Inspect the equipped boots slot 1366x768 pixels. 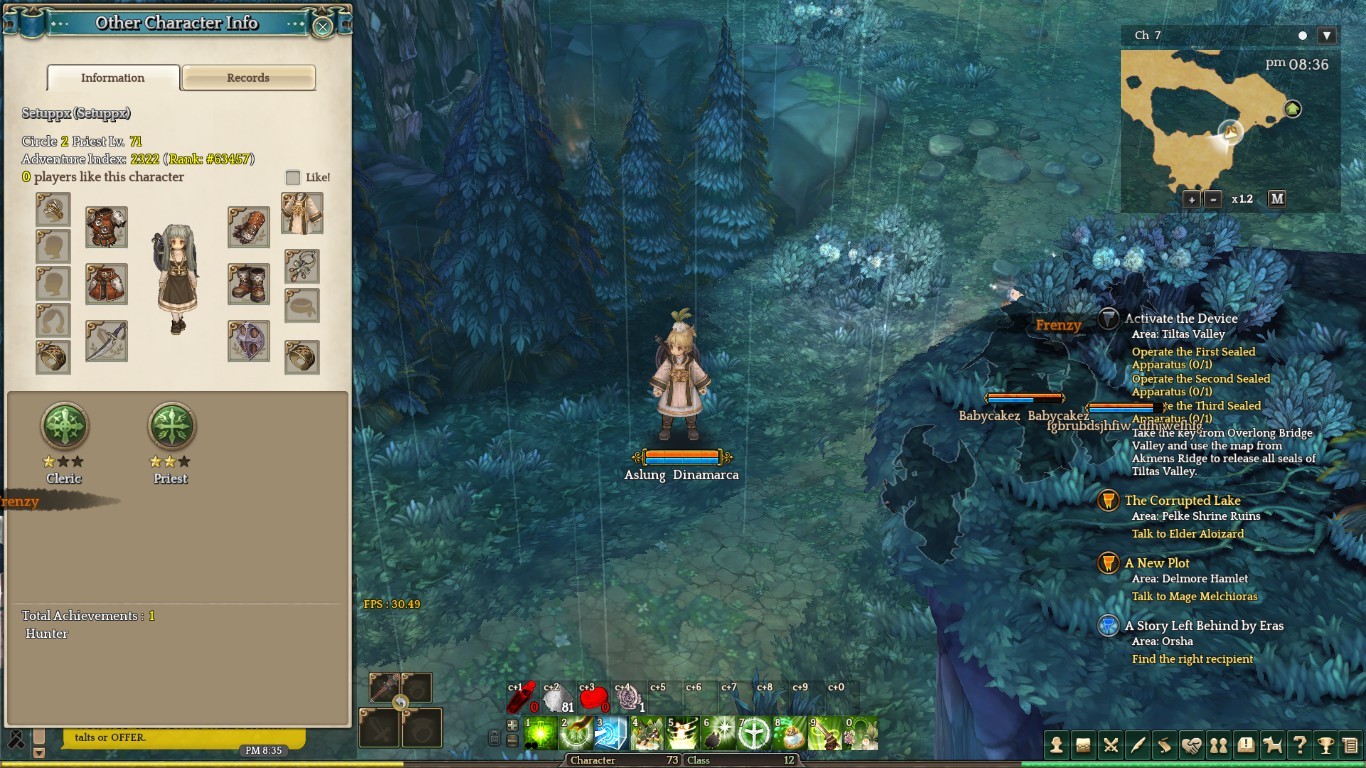248,284
